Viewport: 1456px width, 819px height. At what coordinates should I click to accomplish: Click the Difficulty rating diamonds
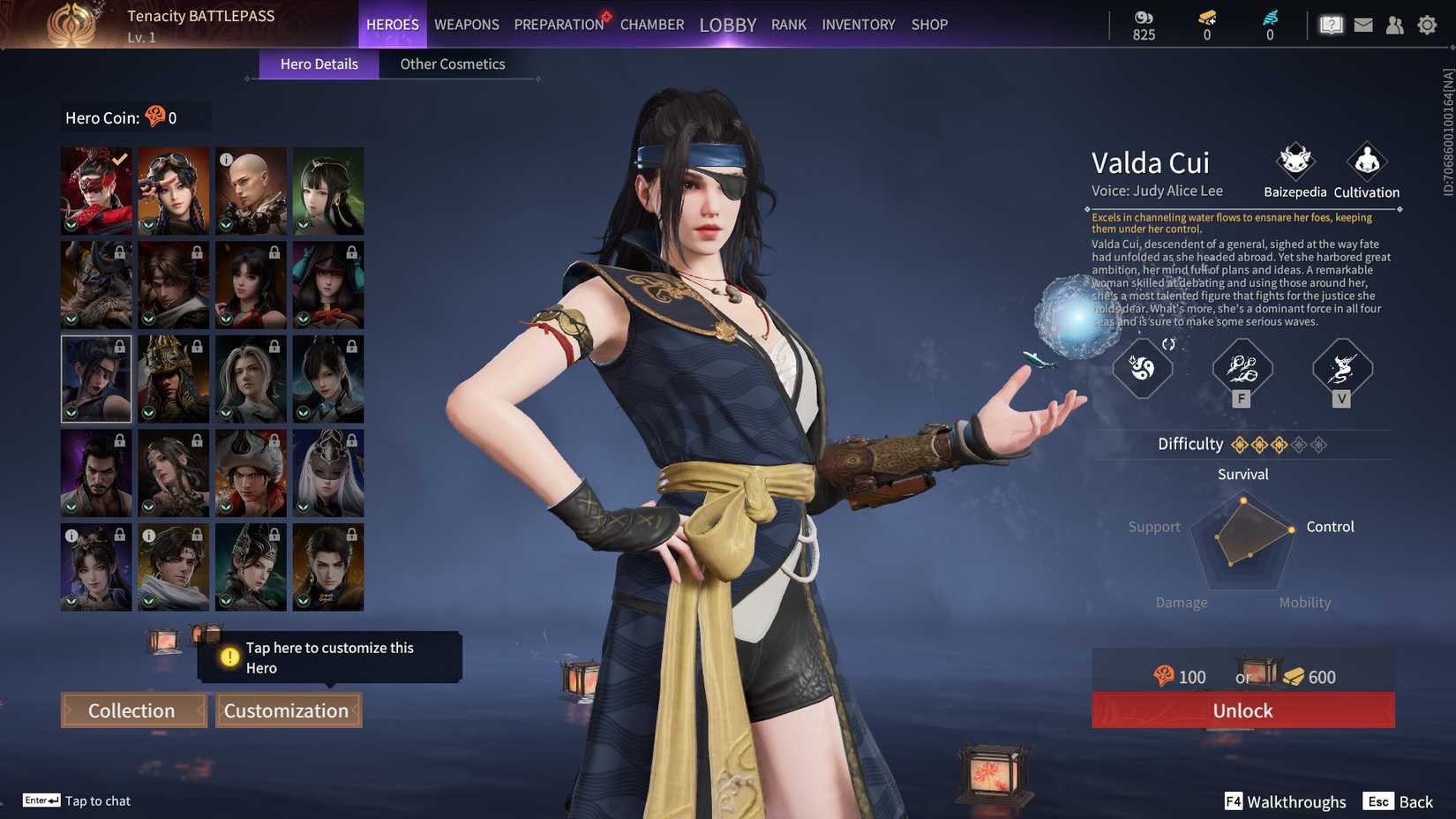click(1277, 444)
